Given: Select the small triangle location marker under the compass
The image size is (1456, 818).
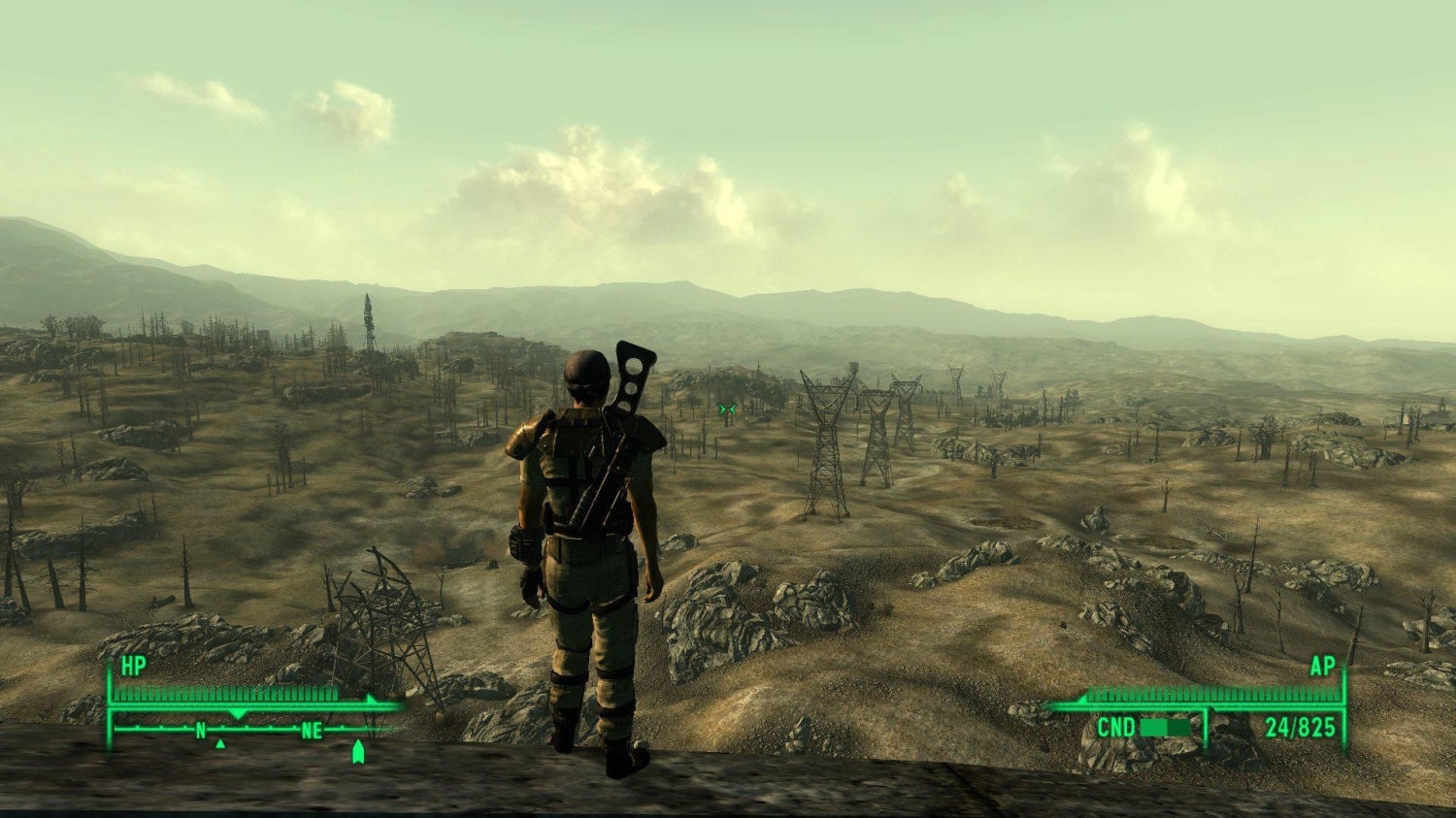Looking at the screenshot, I should [x=220, y=744].
